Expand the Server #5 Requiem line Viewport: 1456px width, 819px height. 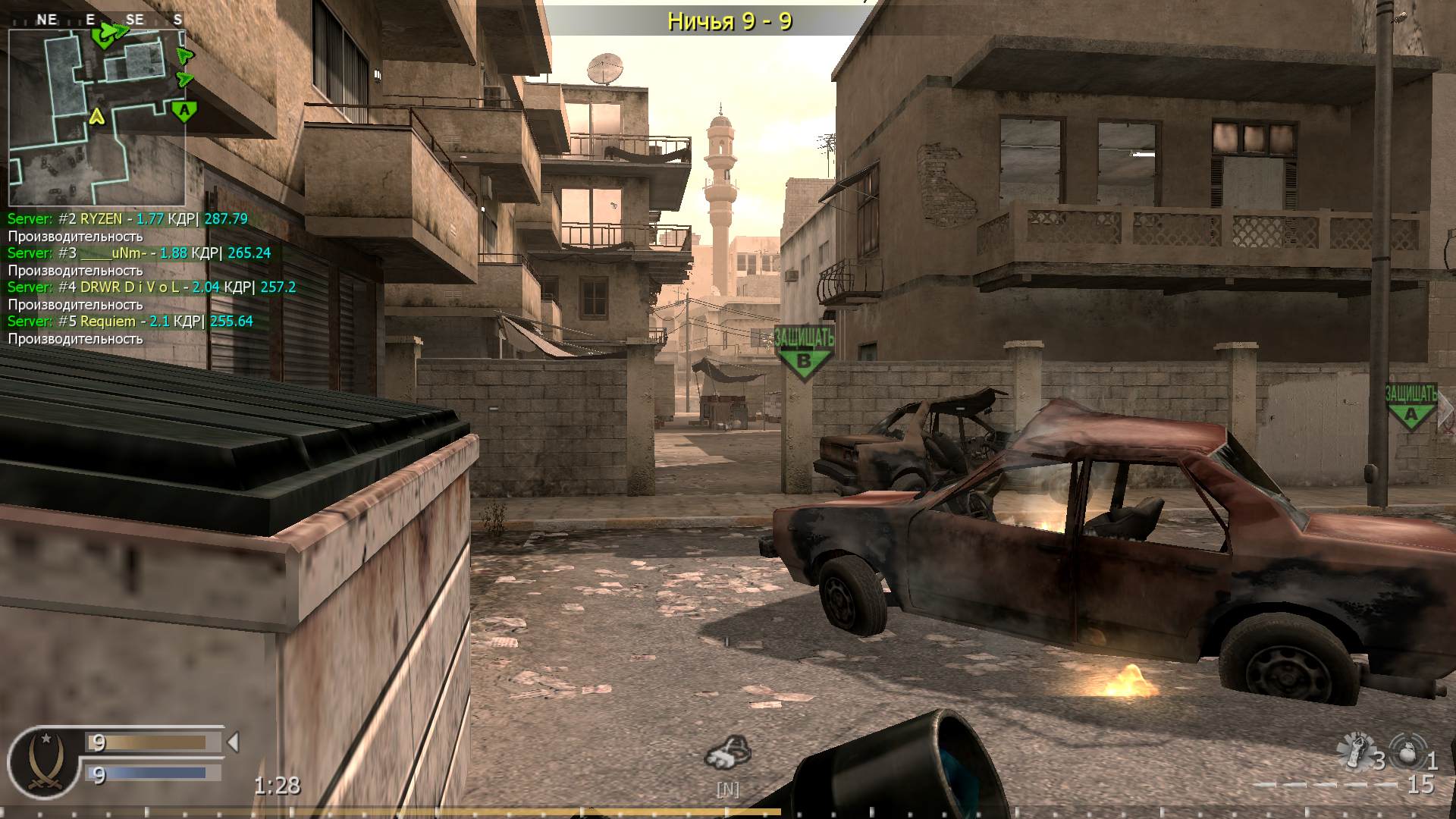click(129, 321)
